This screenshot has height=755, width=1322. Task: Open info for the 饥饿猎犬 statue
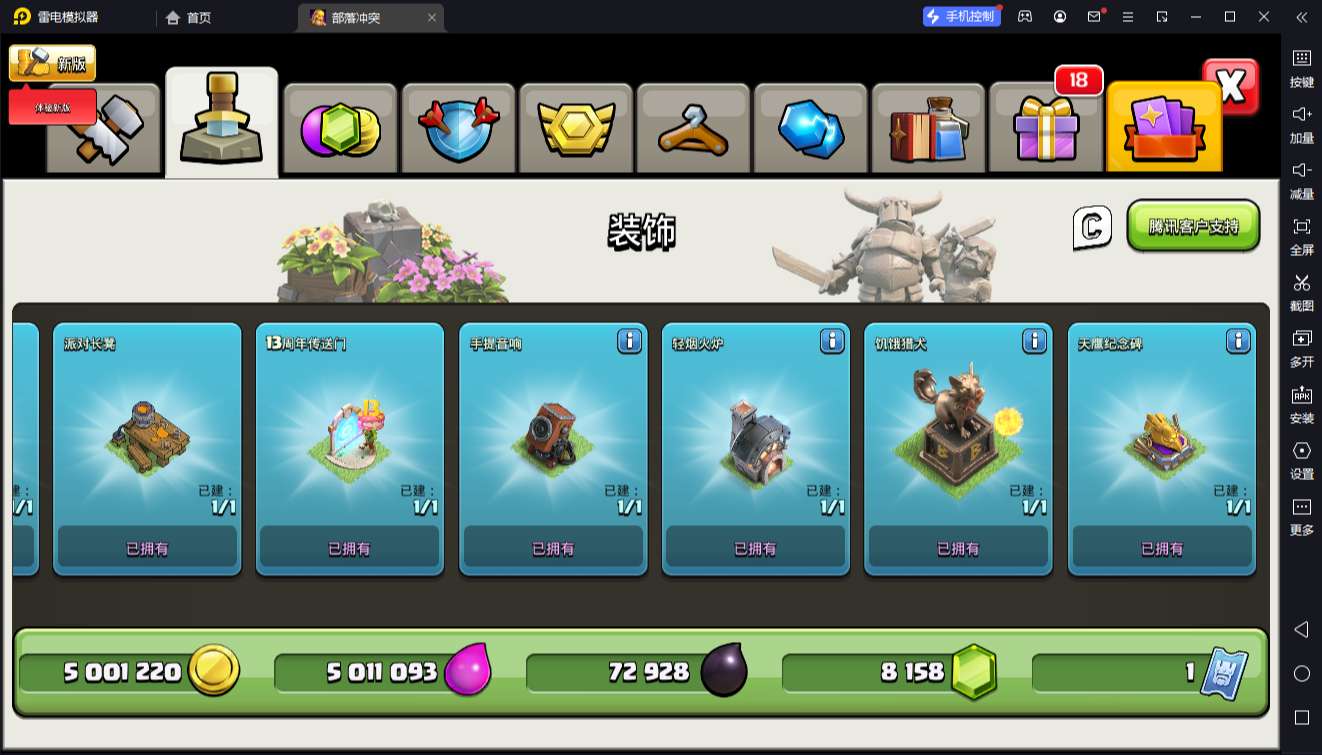[1035, 341]
